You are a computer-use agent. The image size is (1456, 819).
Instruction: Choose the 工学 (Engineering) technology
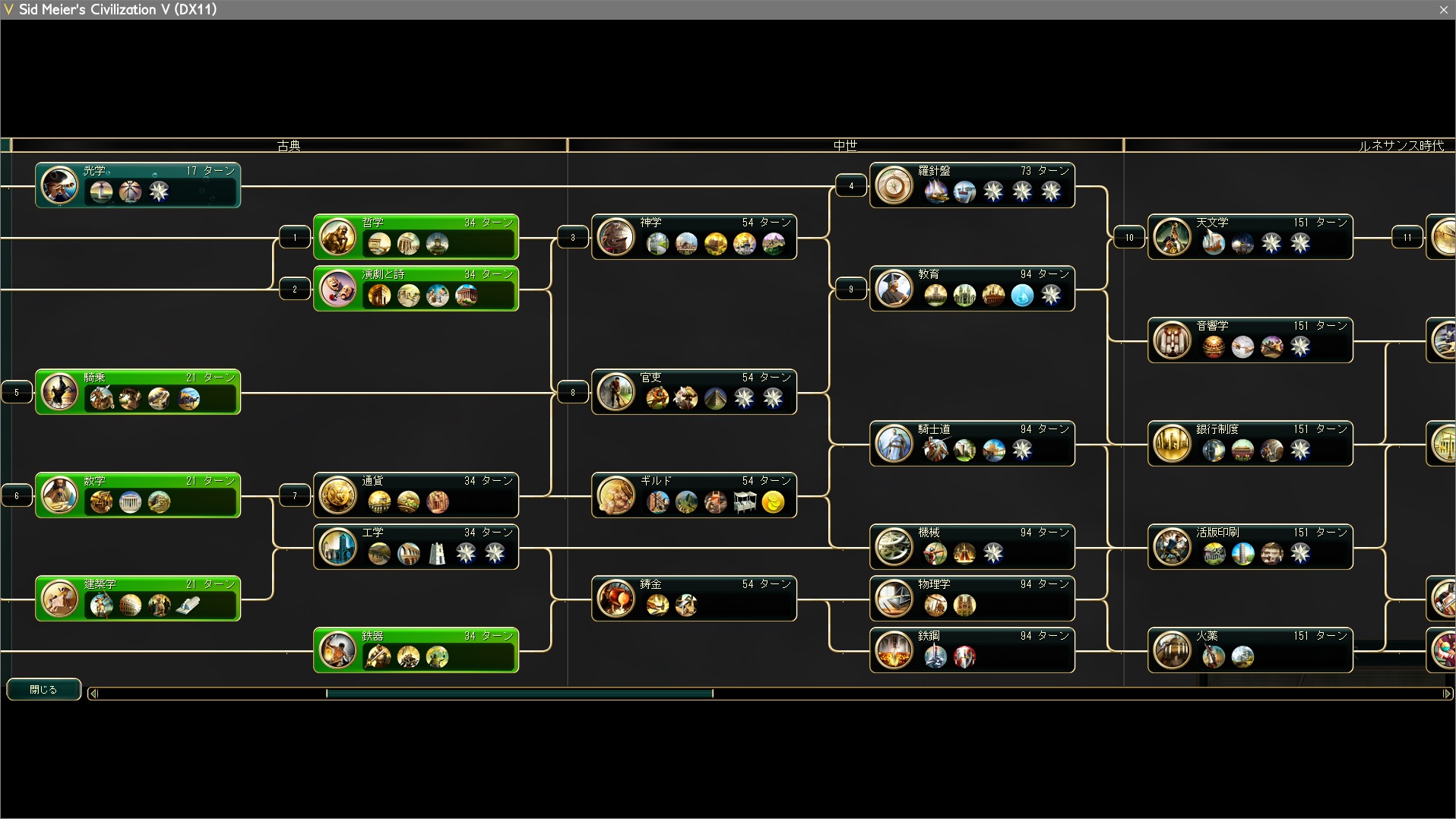[416, 547]
